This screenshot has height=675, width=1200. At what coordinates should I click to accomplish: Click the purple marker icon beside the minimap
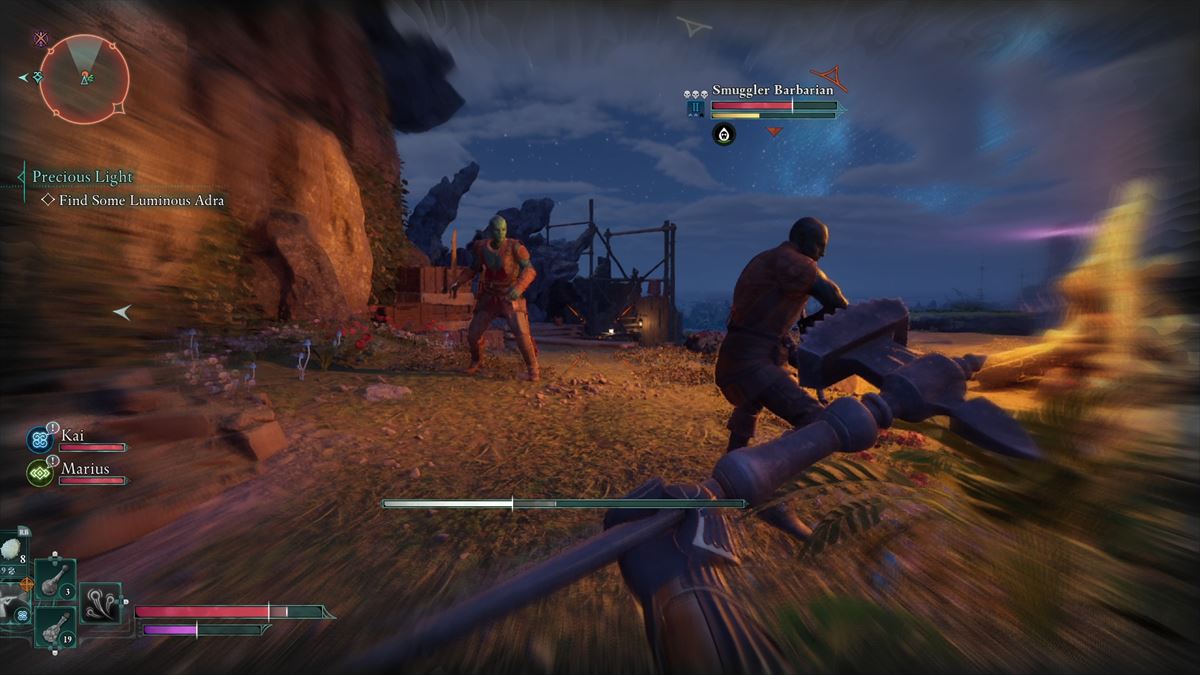click(40, 39)
